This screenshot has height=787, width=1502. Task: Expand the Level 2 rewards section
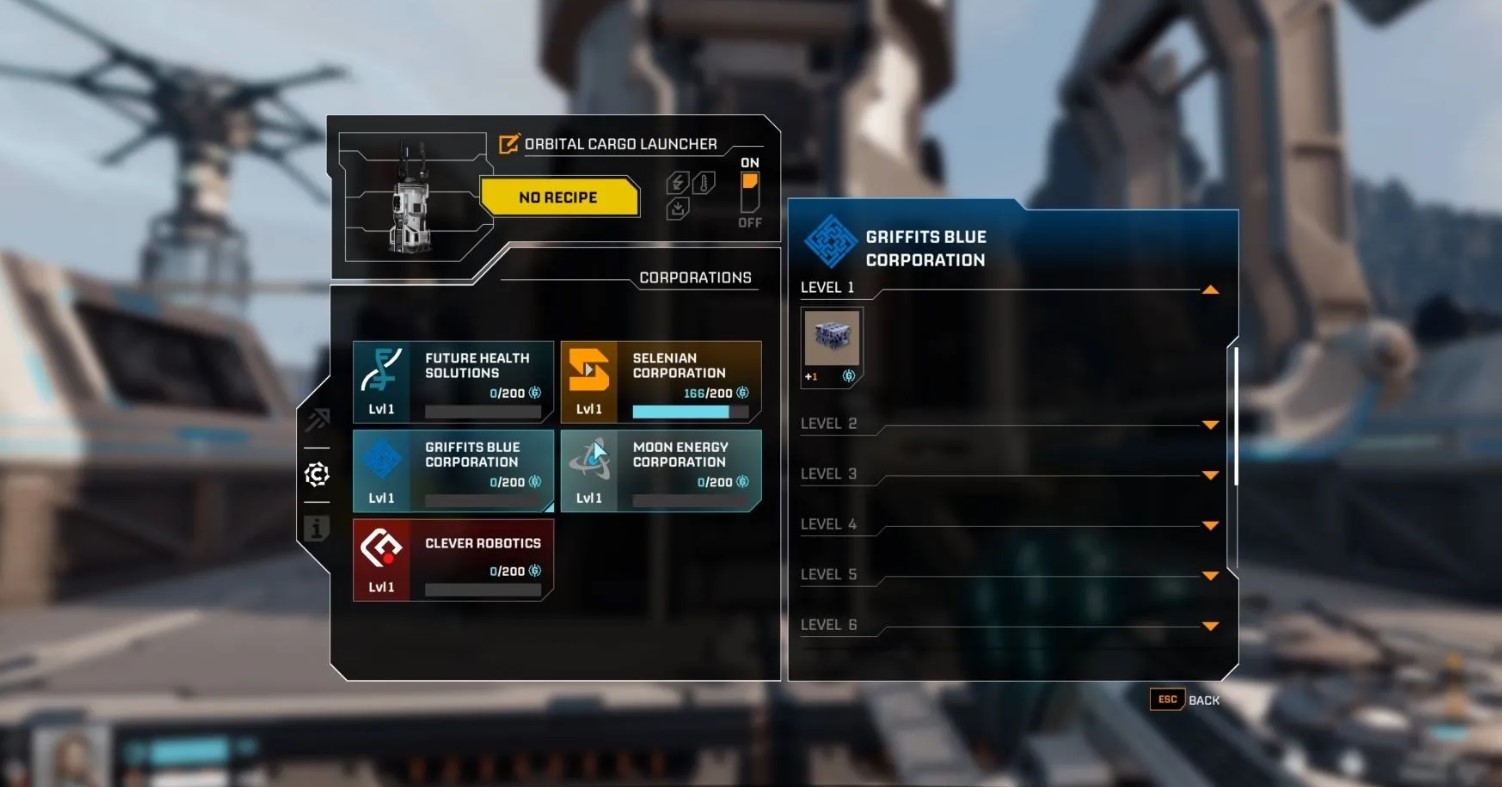(1210, 425)
